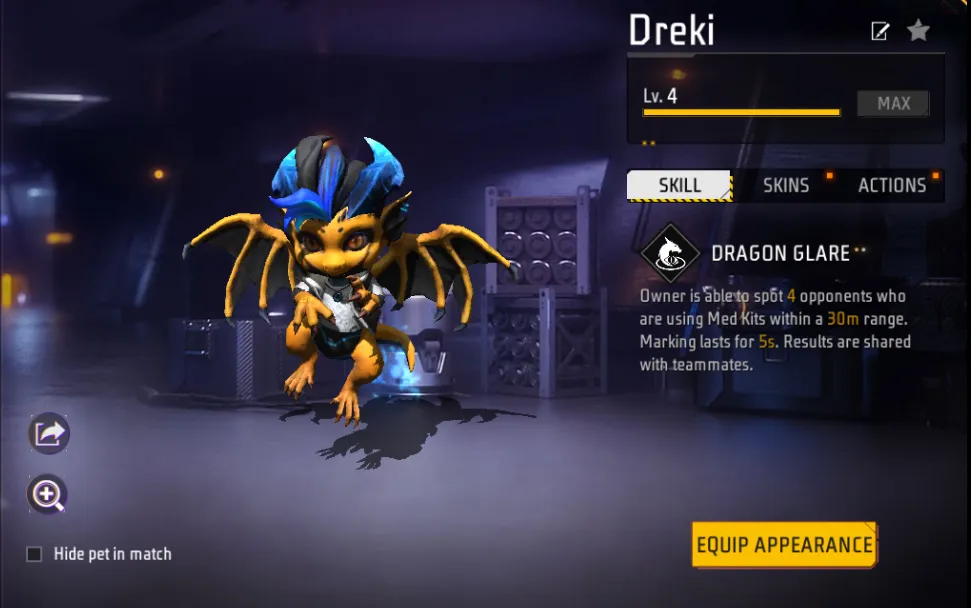Click the edit pet name pencil icon
The width and height of the screenshot is (971, 608).
click(880, 32)
